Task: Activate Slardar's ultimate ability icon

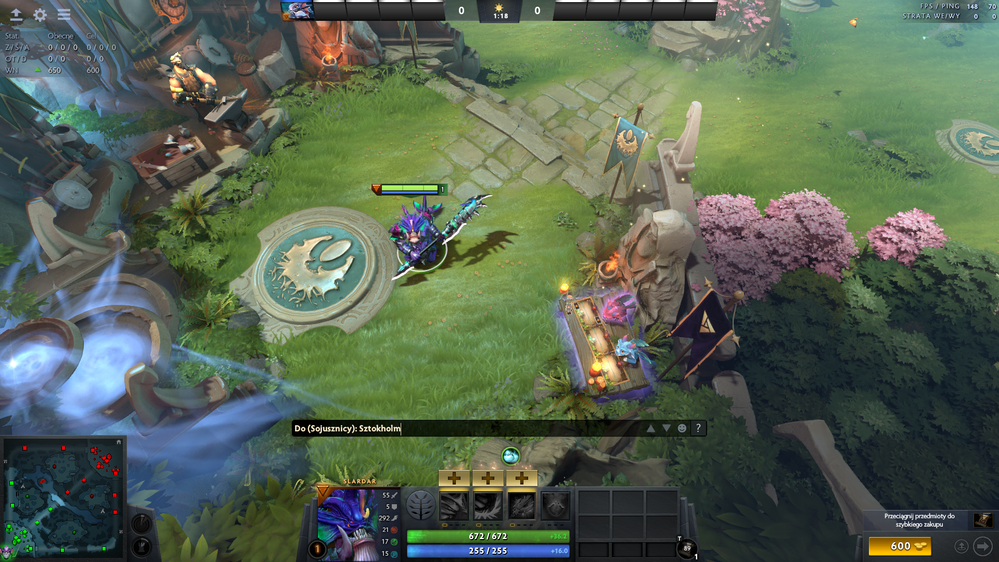Action: 556,505
